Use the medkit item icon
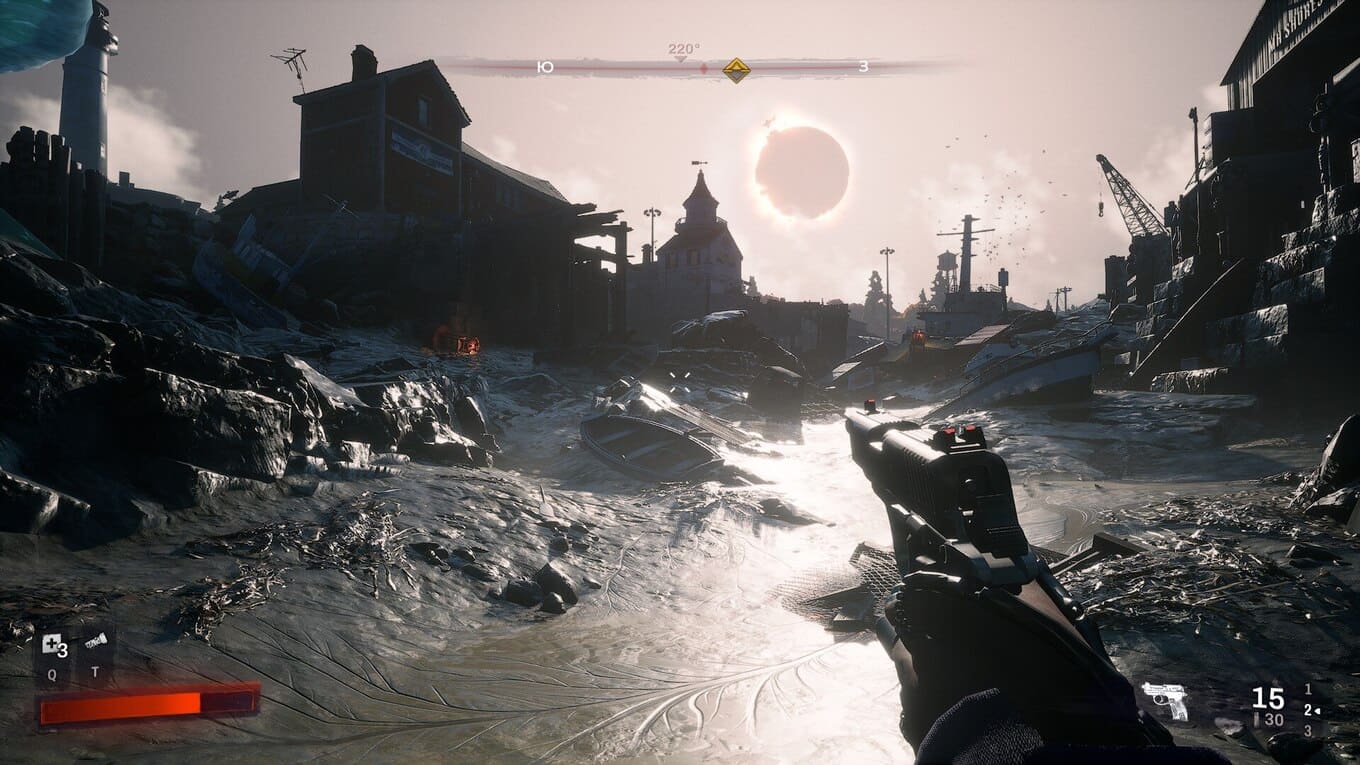Screen dimensions: 1360x765 52,646
